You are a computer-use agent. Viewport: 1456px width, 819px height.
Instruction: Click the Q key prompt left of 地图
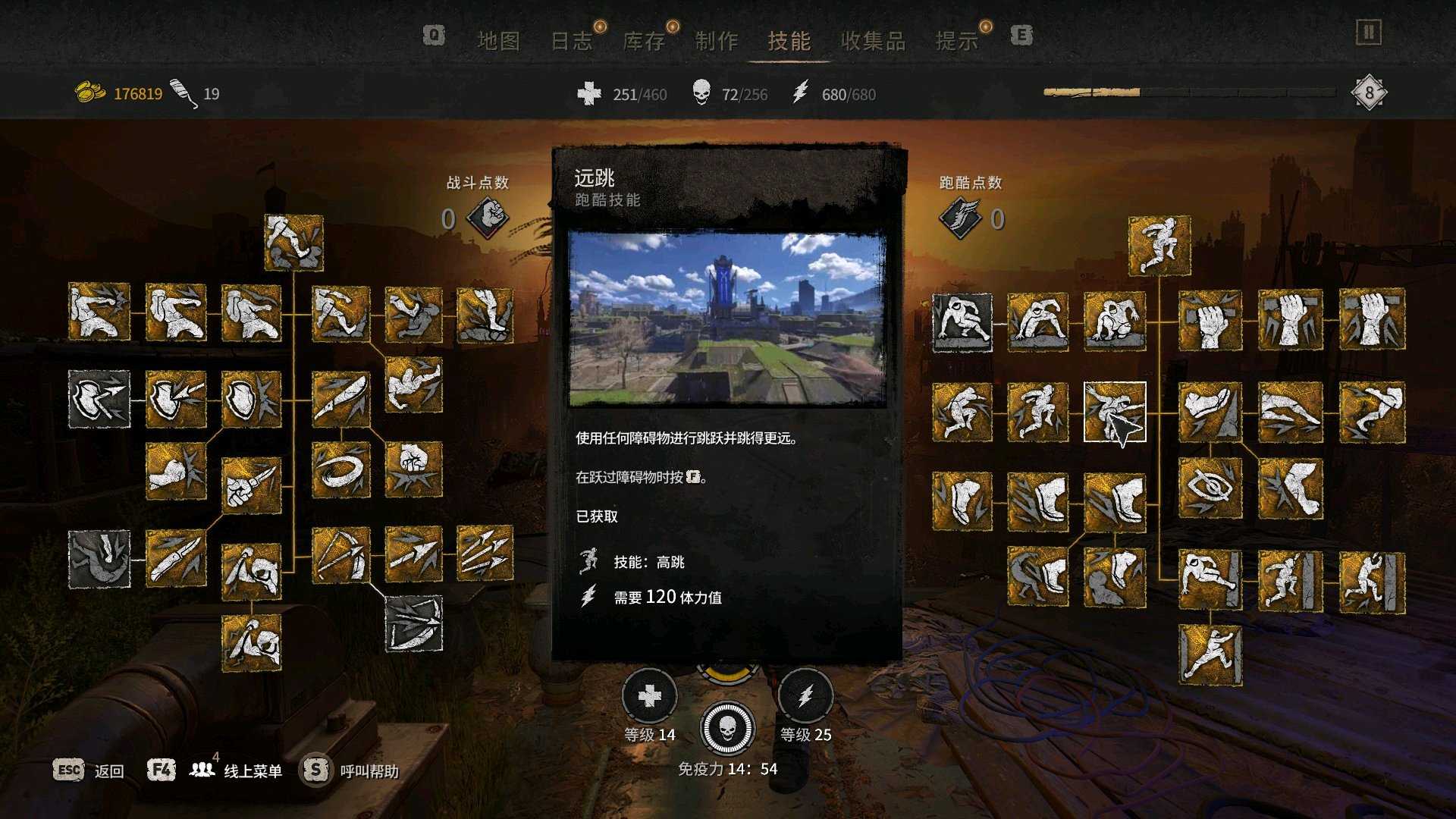click(433, 35)
